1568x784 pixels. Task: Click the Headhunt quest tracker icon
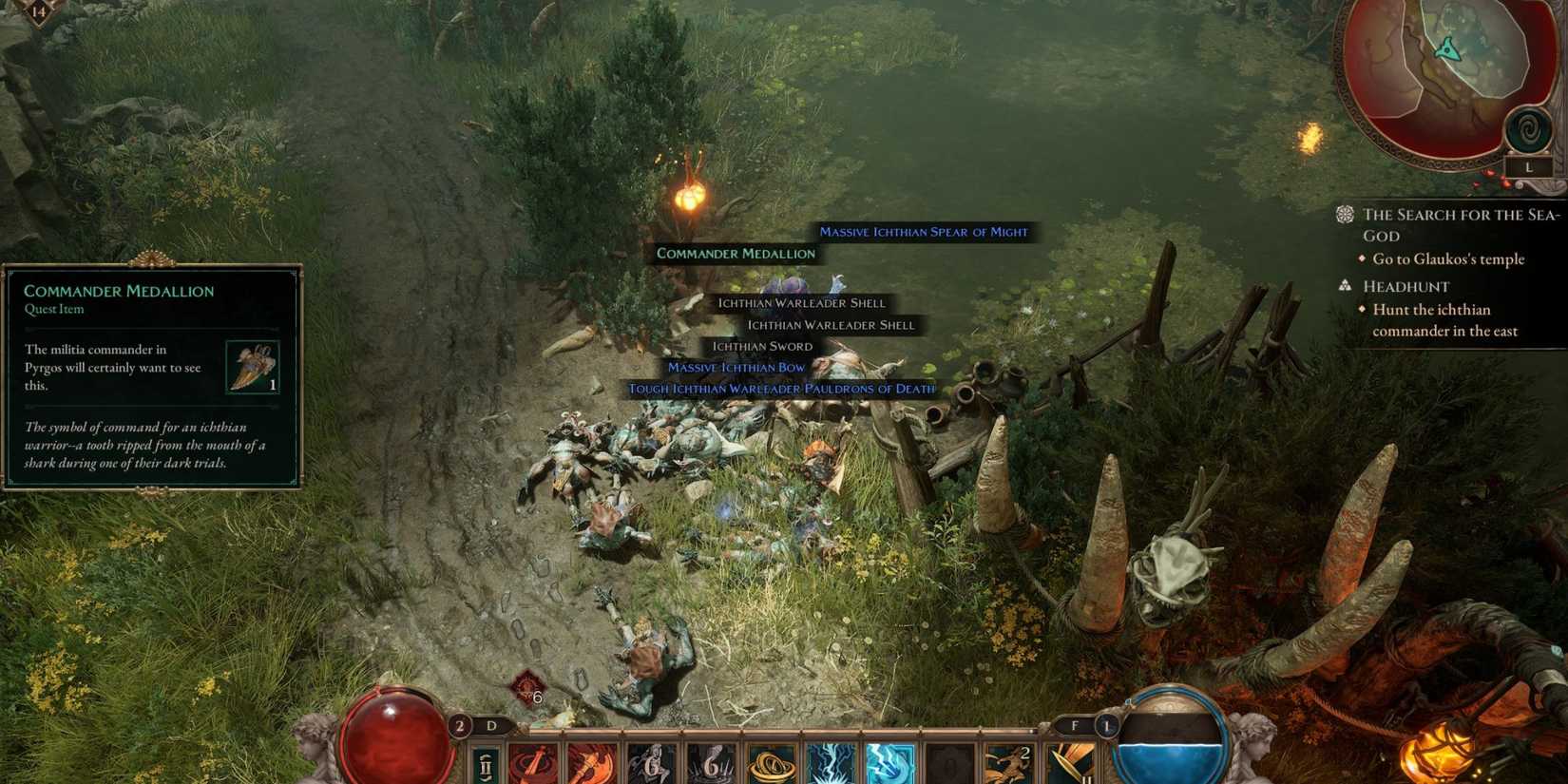point(1346,284)
